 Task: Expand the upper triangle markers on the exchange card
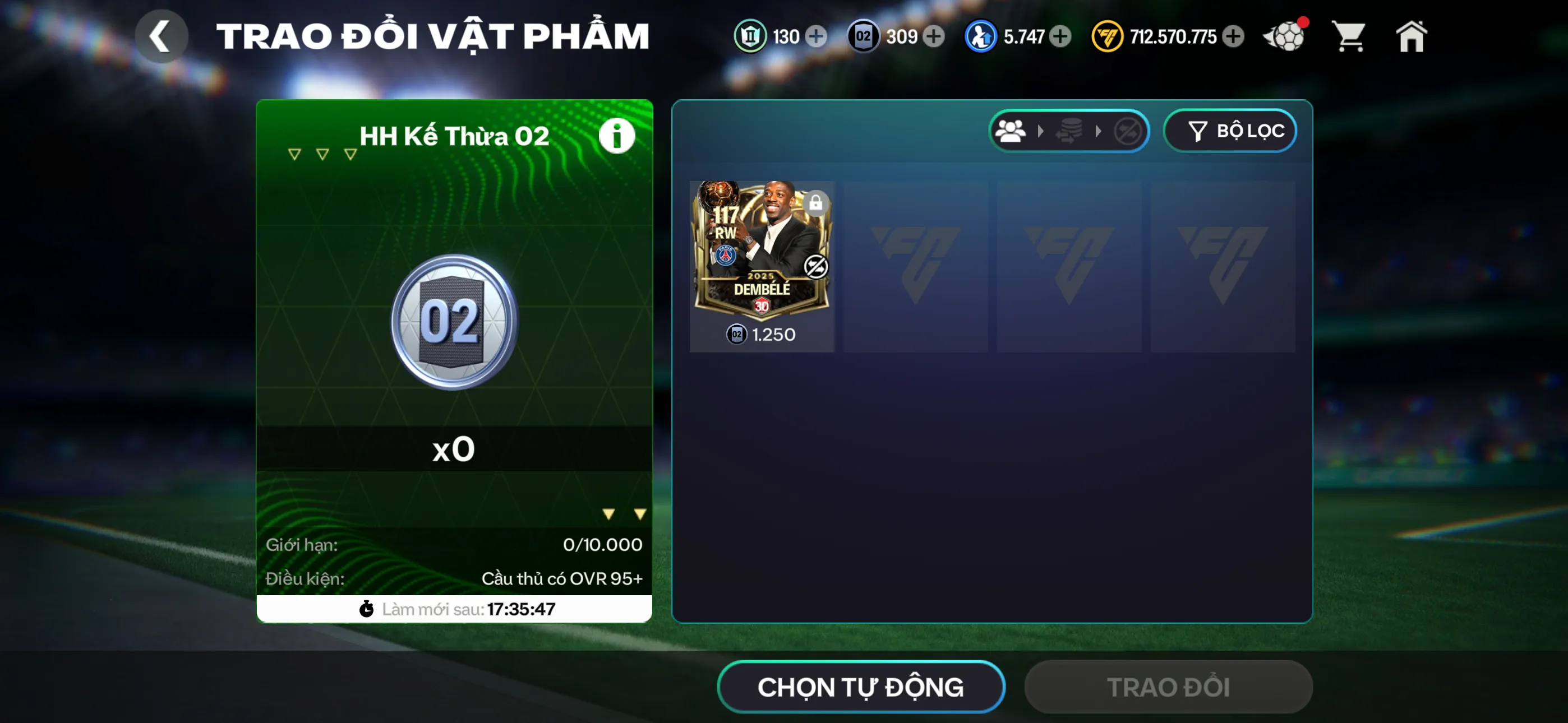321,155
